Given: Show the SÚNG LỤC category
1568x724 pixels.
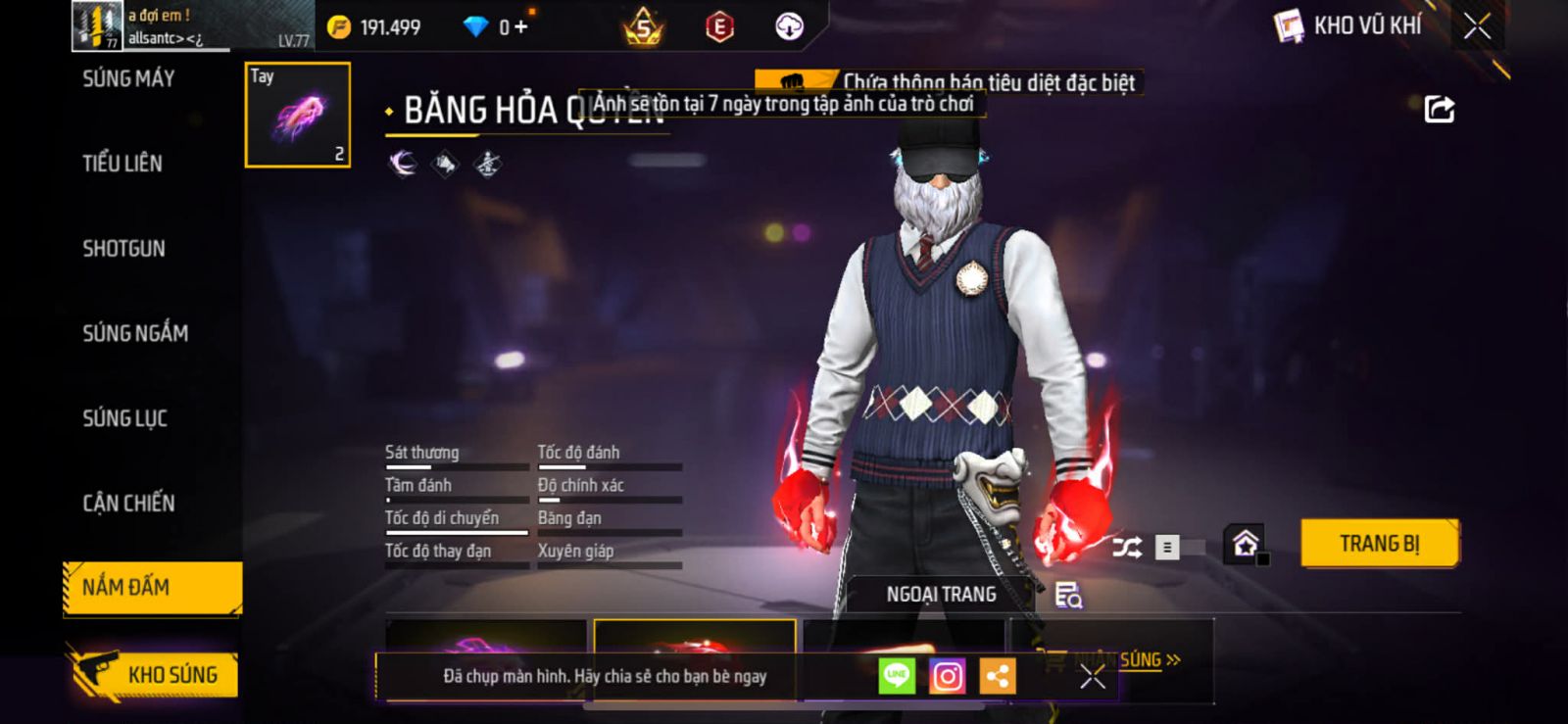Looking at the screenshot, I should 125,418.
